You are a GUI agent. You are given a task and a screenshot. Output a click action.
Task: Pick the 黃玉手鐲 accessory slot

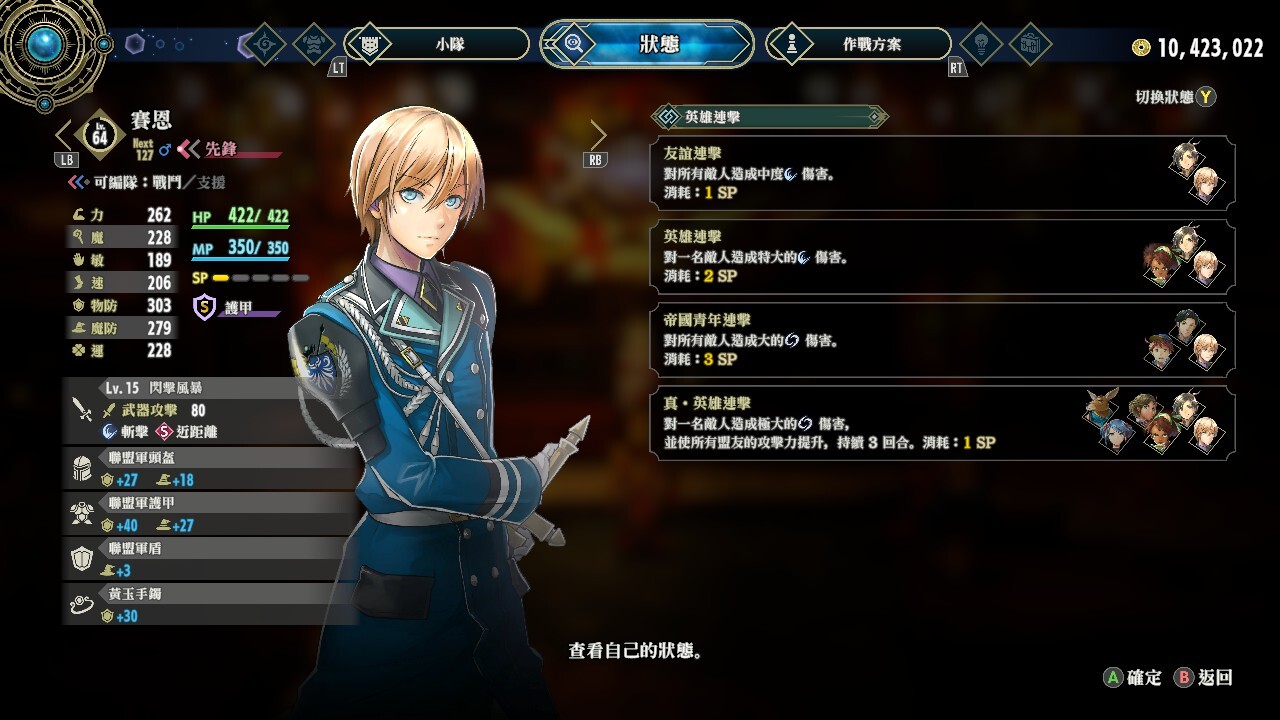[x=210, y=604]
